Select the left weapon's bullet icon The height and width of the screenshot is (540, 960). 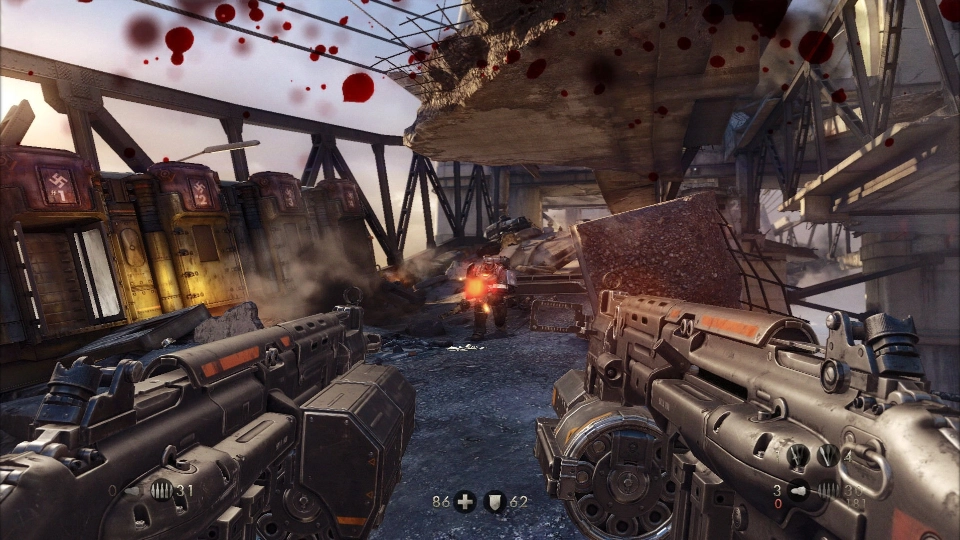tap(162, 491)
